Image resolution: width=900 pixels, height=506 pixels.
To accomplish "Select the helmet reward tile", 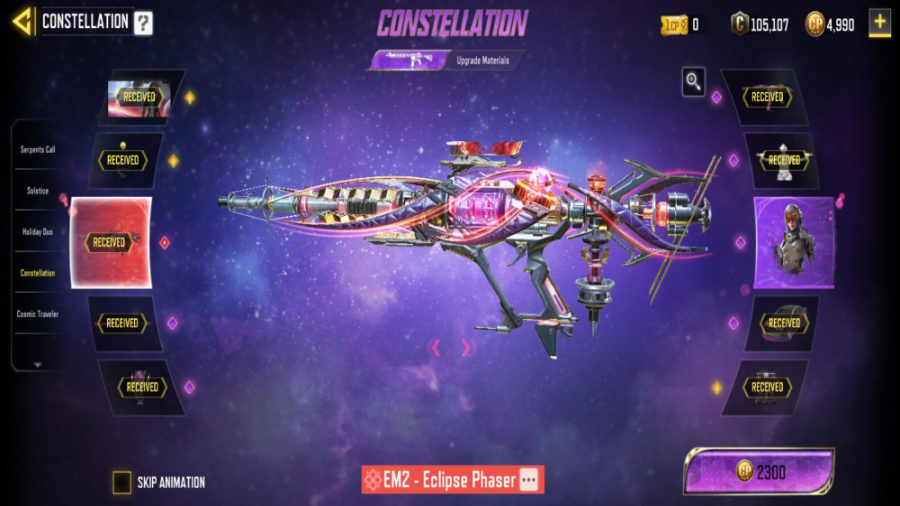I will pyautogui.click(x=782, y=323).
